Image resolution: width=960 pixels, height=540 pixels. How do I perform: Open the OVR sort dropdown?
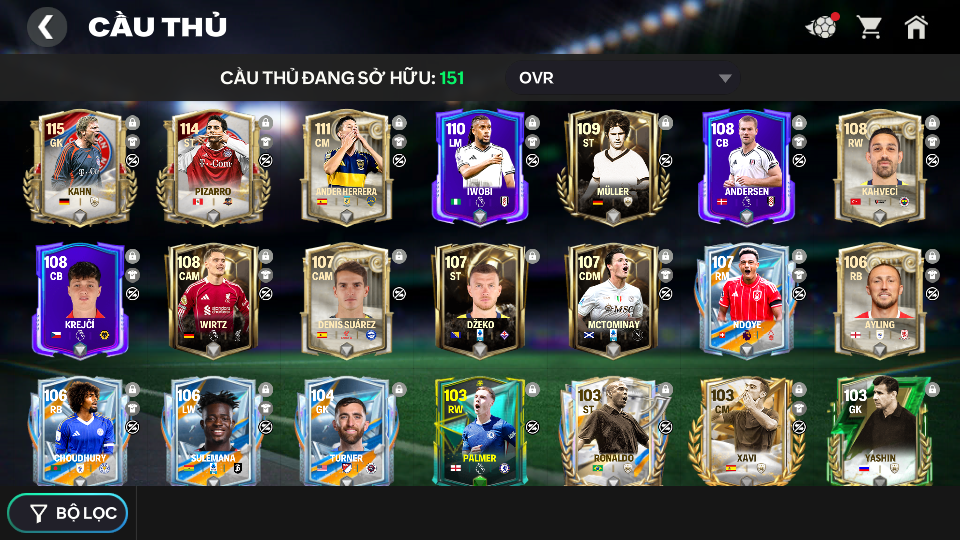point(624,78)
